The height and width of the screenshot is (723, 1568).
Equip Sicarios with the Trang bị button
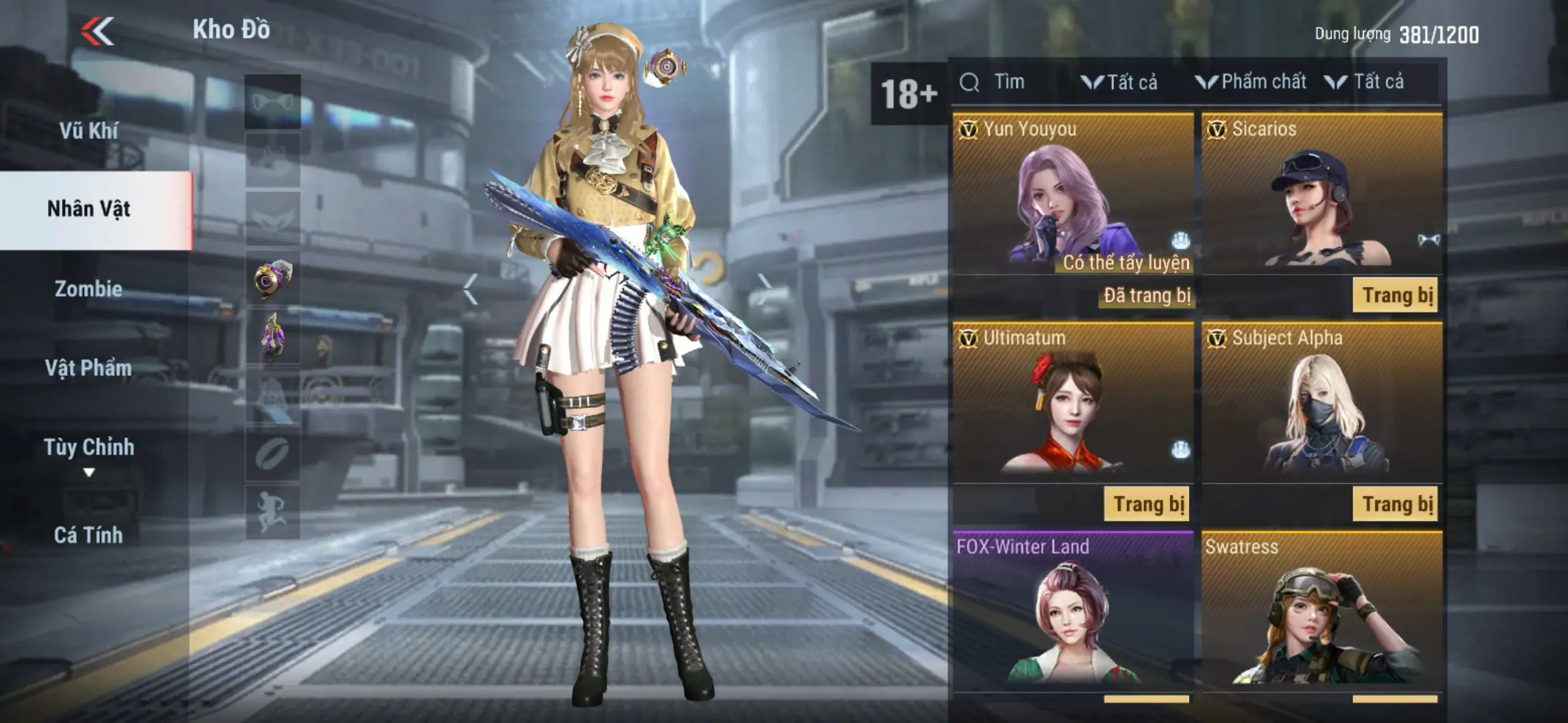point(1395,296)
